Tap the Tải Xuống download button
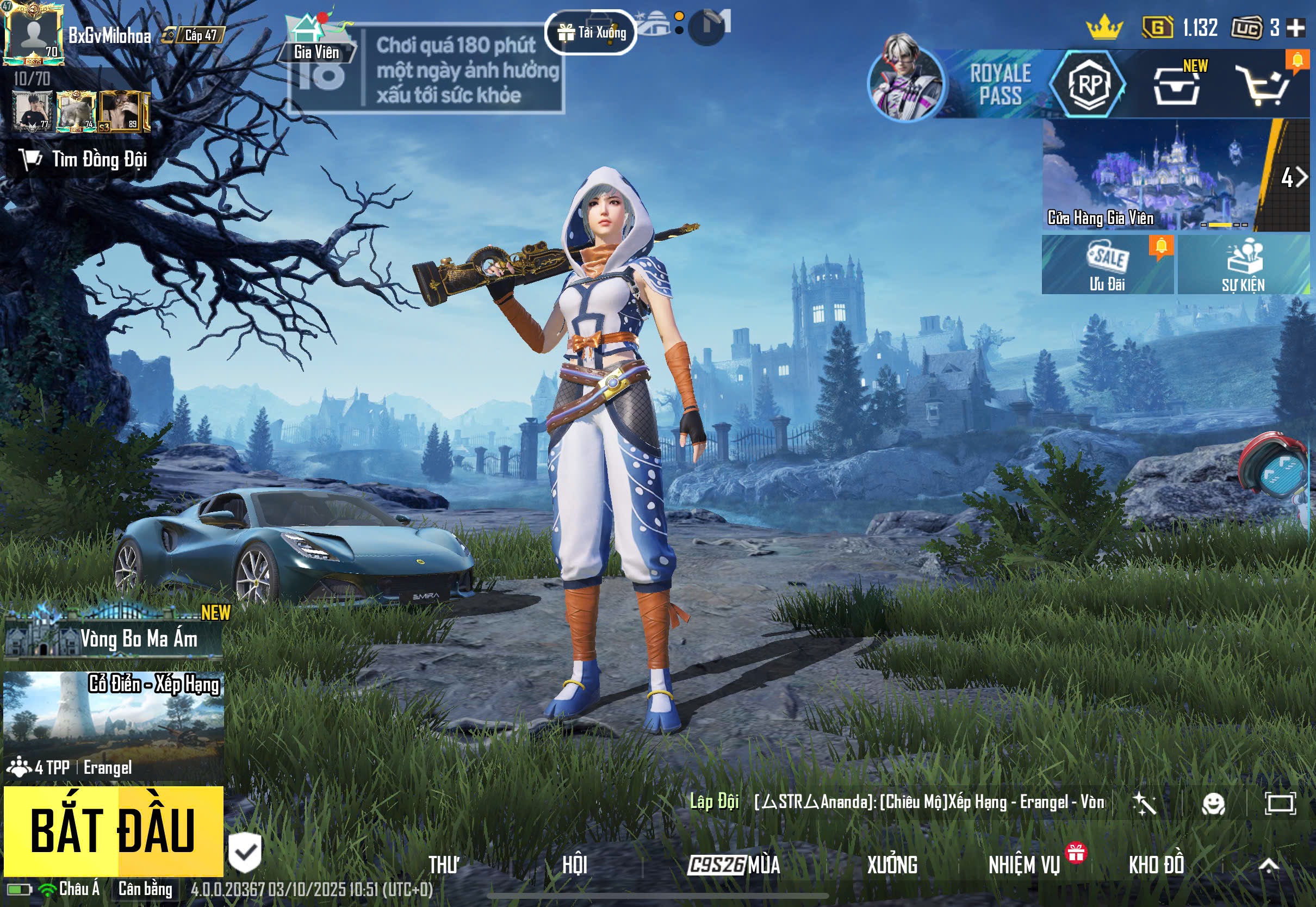Image resolution: width=1316 pixels, height=907 pixels. pos(591,33)
